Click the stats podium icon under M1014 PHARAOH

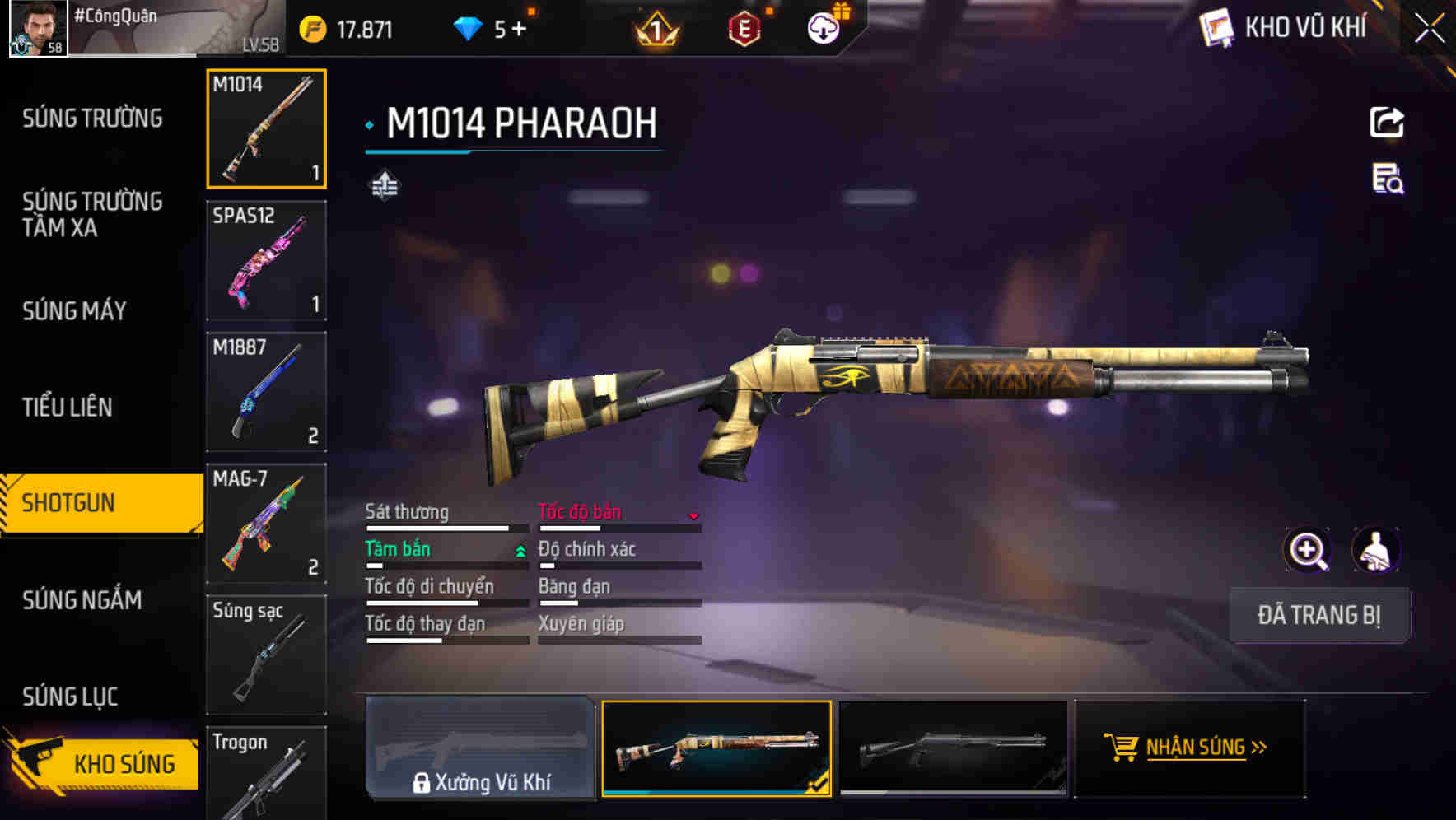click(x=384, y=186)
